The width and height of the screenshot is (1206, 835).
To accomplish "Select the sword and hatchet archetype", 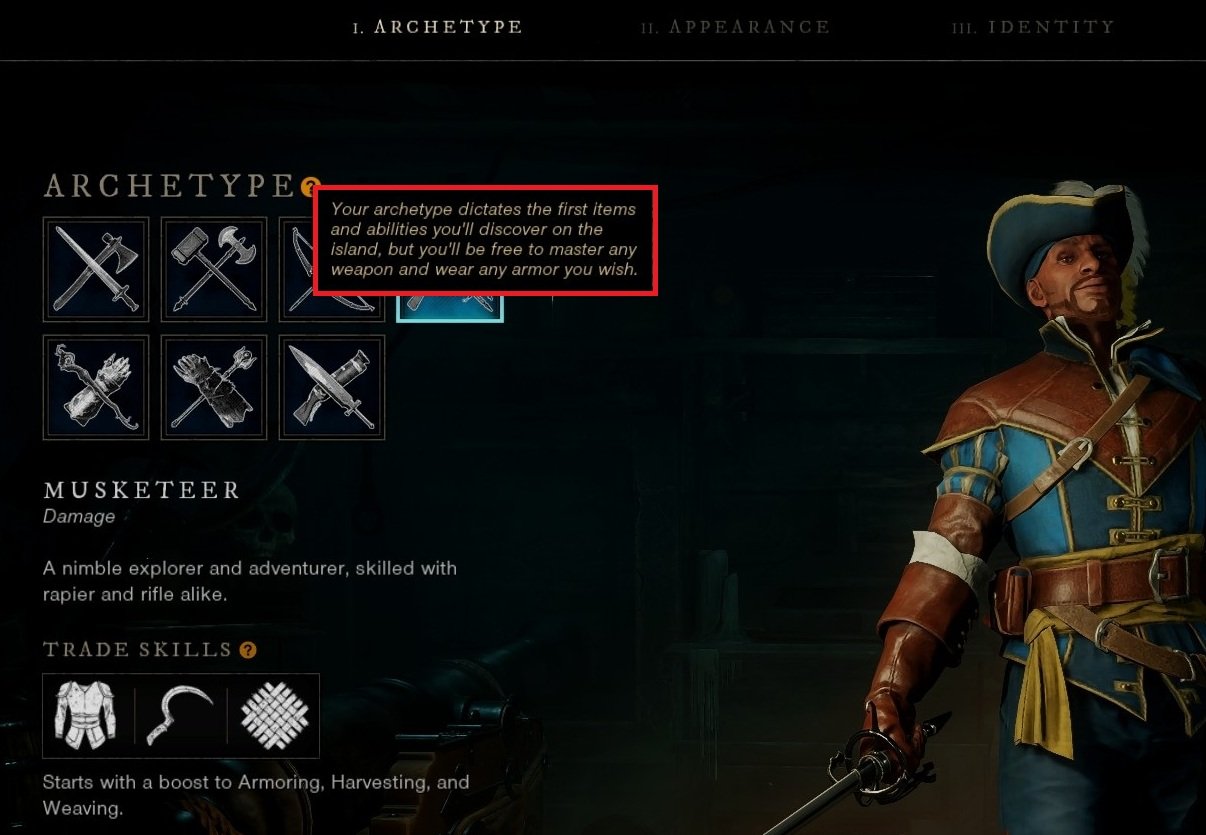I will [96, 269].
